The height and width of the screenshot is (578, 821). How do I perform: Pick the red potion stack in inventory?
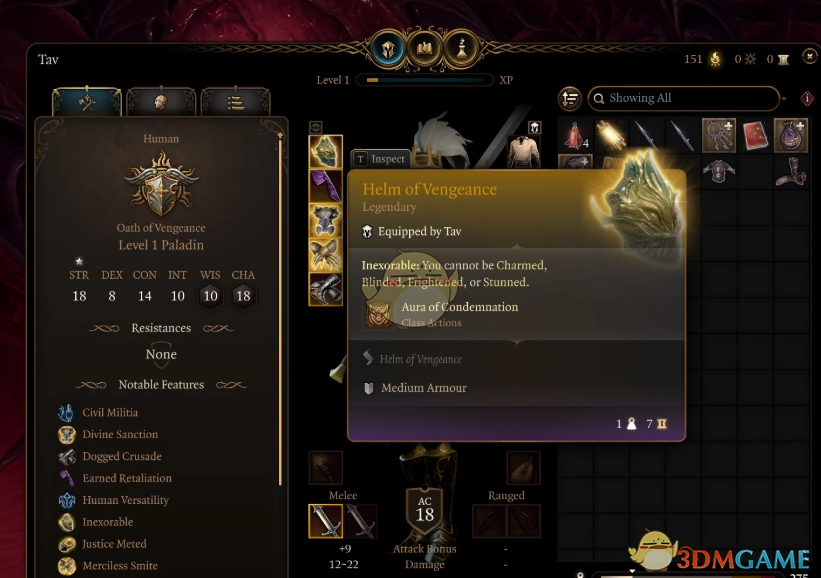coord(574,135)
